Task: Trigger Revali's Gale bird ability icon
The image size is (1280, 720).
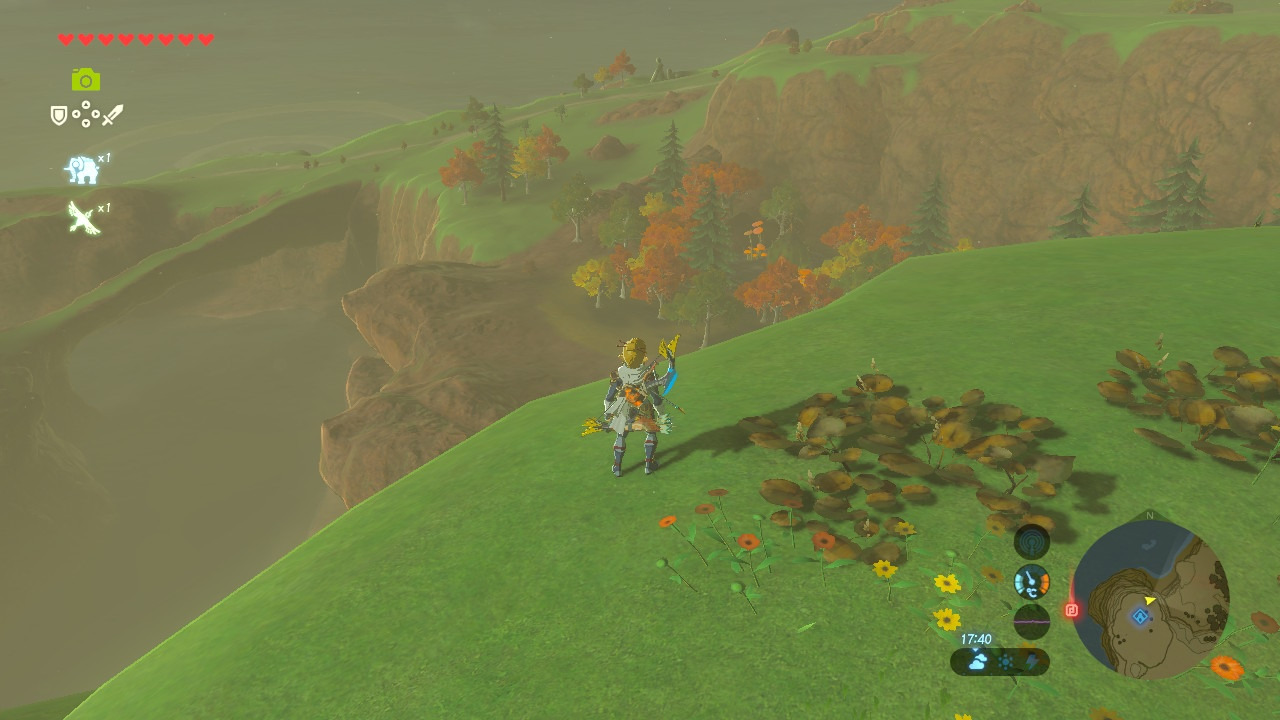Action: coord(83,217)
